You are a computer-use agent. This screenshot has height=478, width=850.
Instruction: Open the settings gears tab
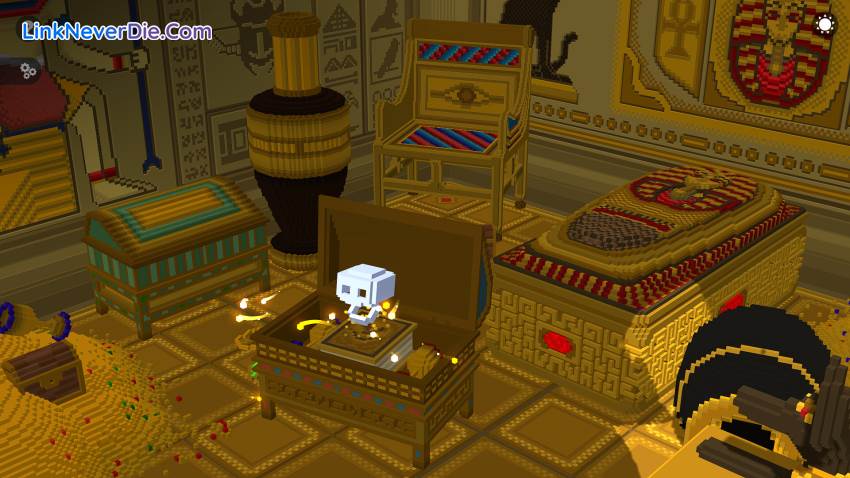(x=27, y=70)
